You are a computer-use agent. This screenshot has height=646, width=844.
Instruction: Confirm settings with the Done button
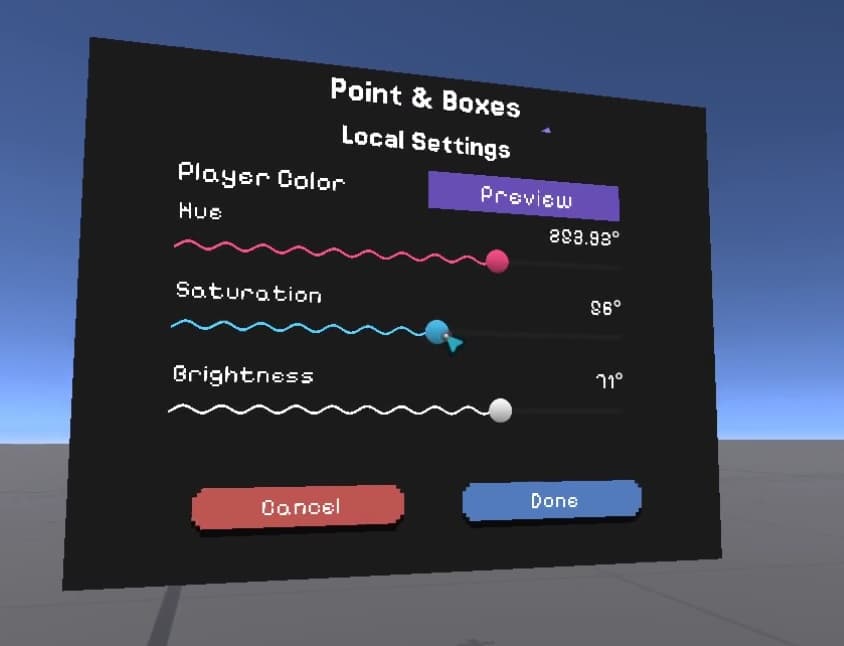[x=552, y=500]
